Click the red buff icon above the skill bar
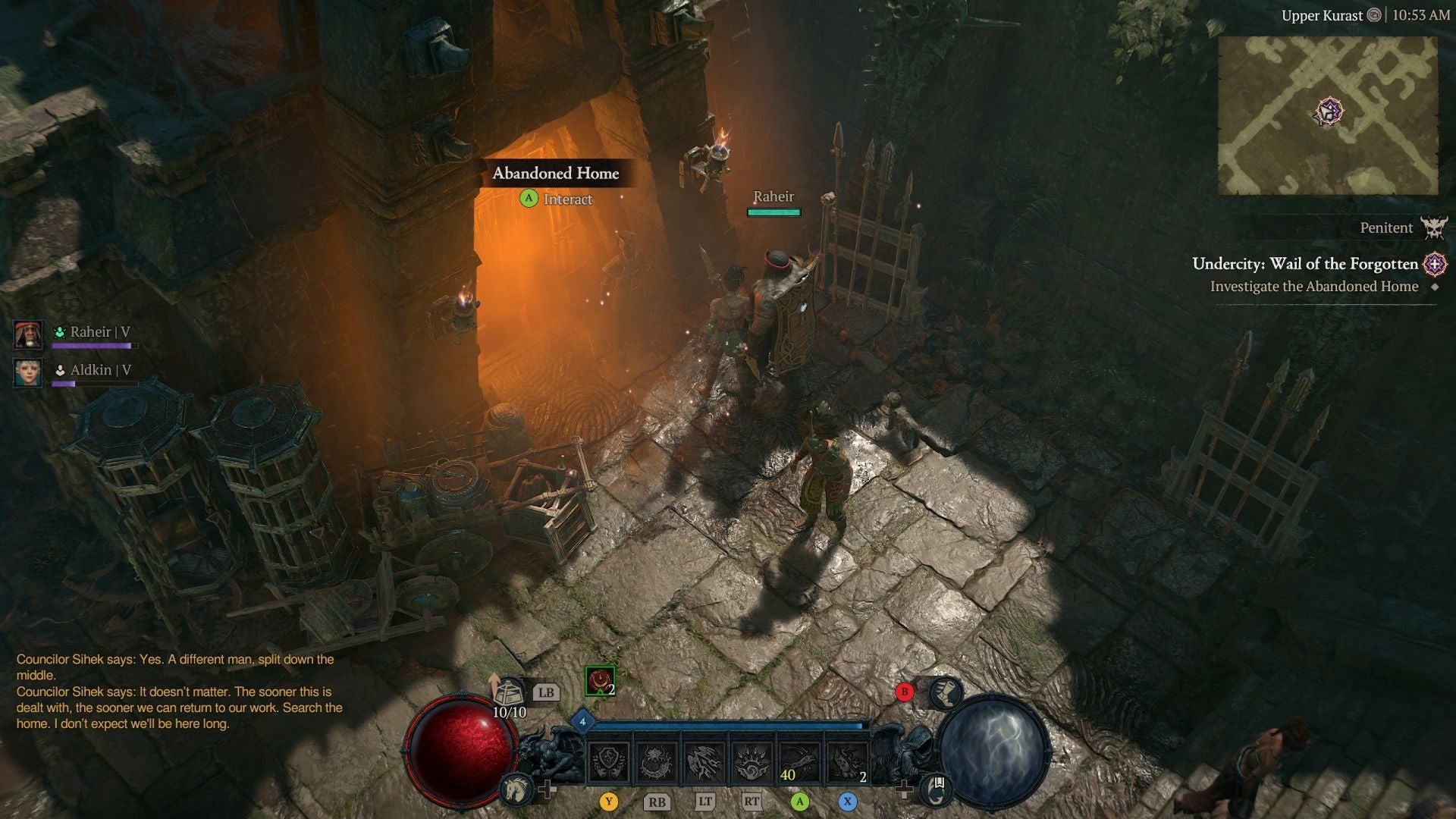The height and width of the screenshot is (819, 1456). click(598, 681)
